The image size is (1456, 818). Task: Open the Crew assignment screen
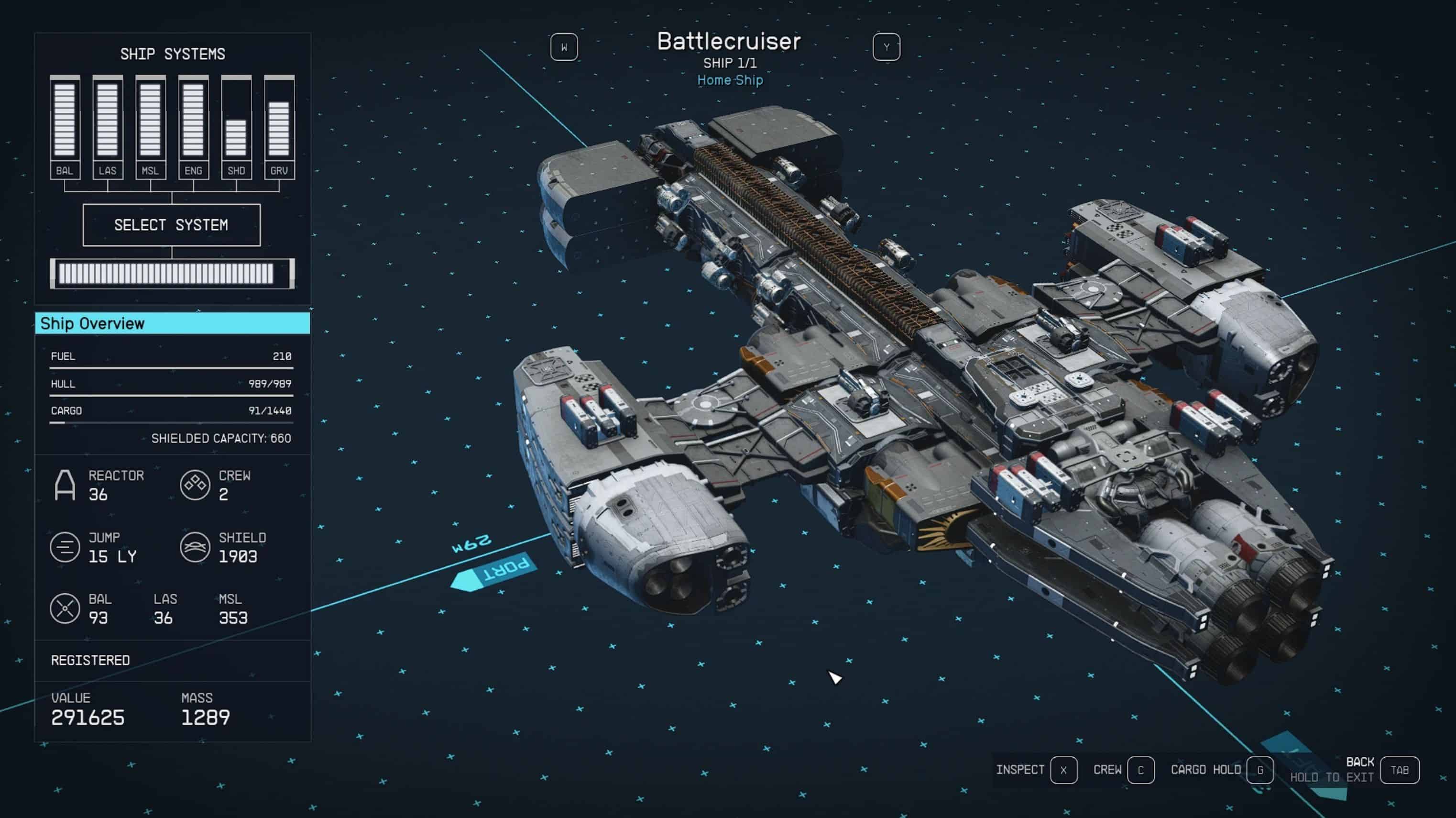(1140, 770)
